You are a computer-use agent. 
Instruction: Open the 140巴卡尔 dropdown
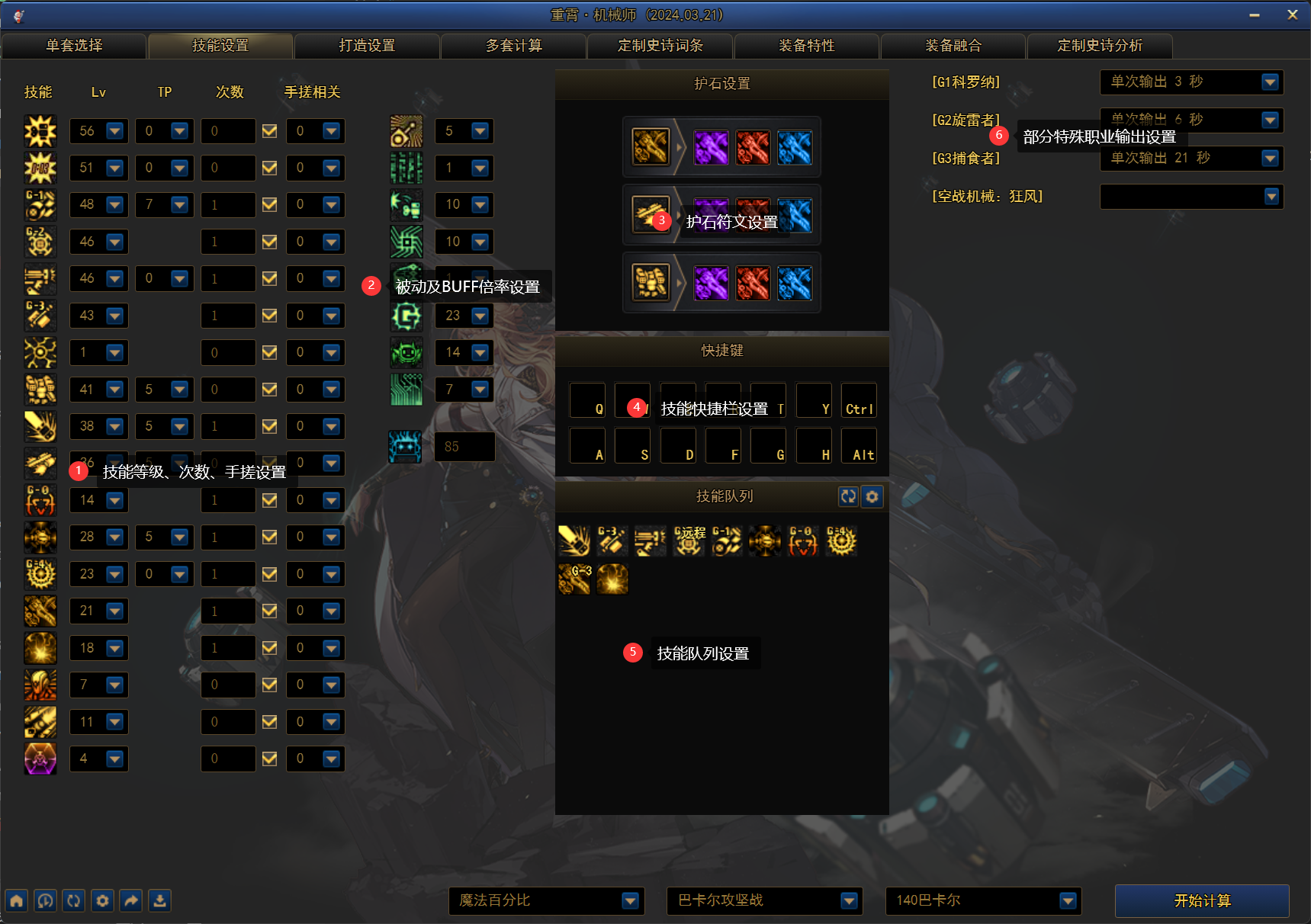pos(1068,901)
